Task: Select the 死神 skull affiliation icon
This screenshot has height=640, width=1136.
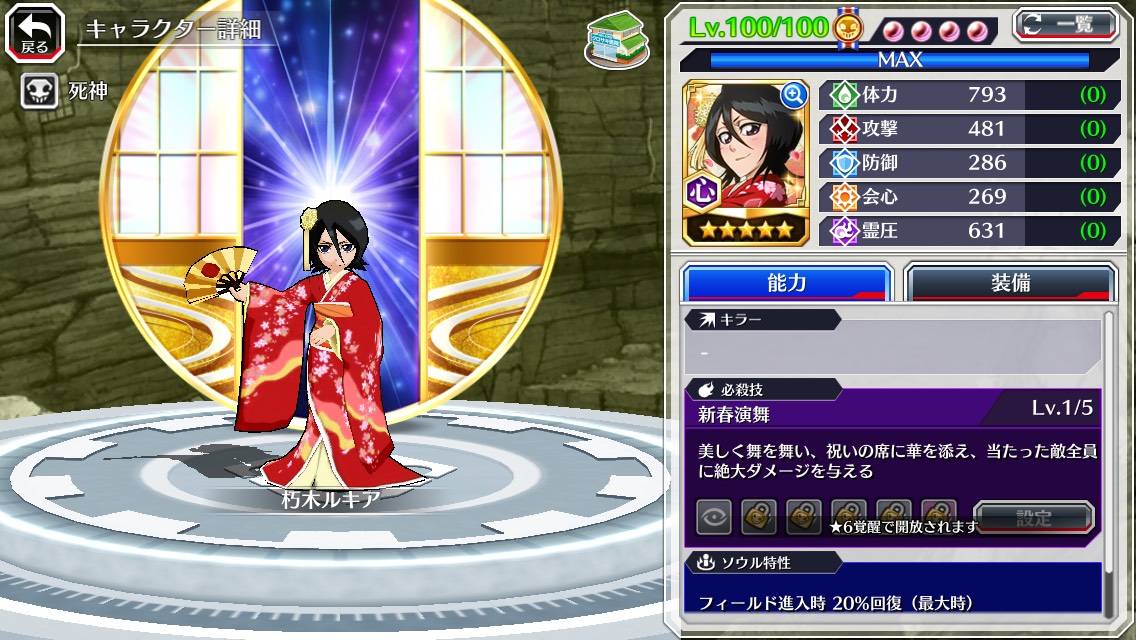Action: [39, 92]
